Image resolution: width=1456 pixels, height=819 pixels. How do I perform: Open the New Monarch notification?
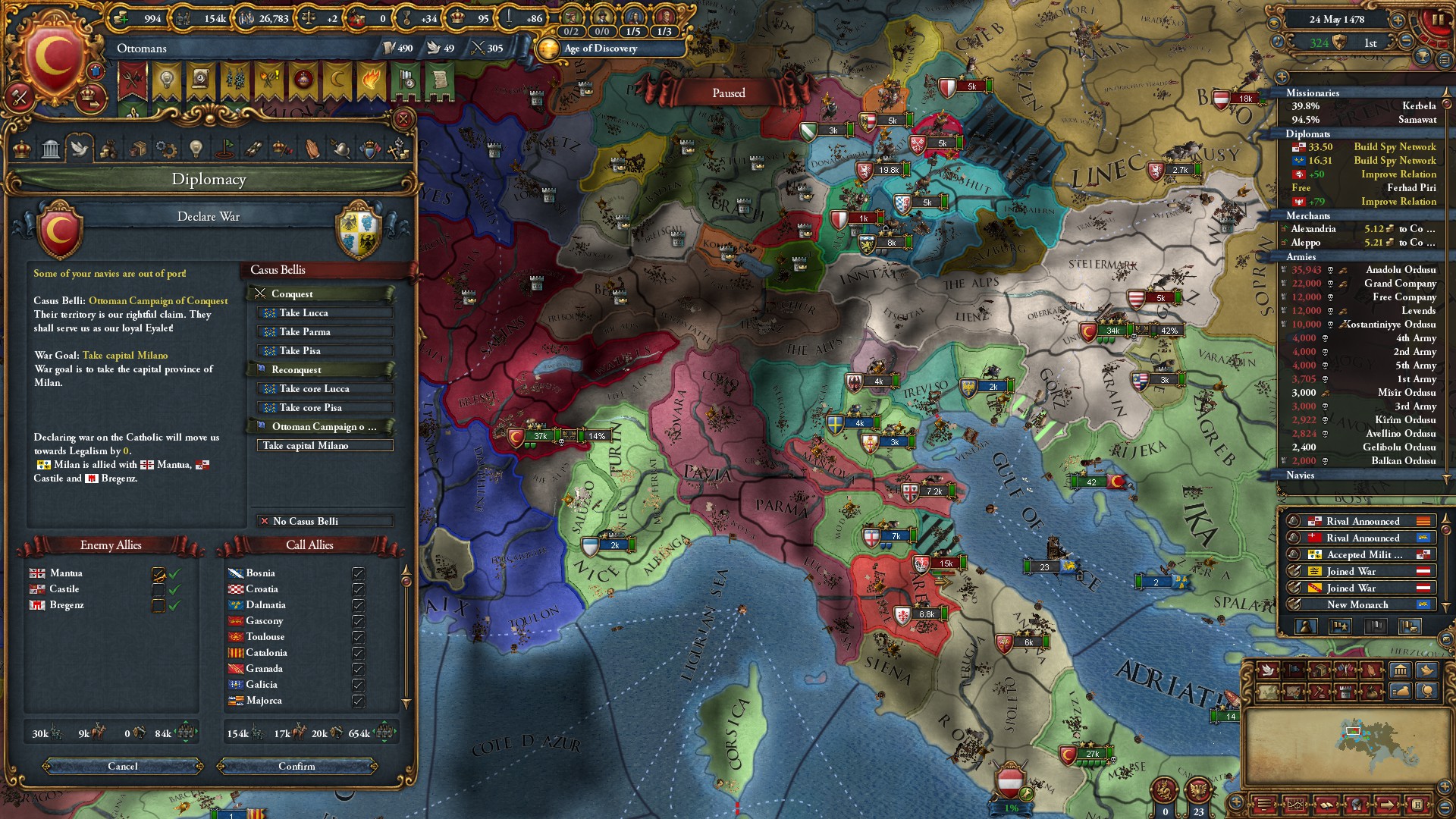[1357, 605]
